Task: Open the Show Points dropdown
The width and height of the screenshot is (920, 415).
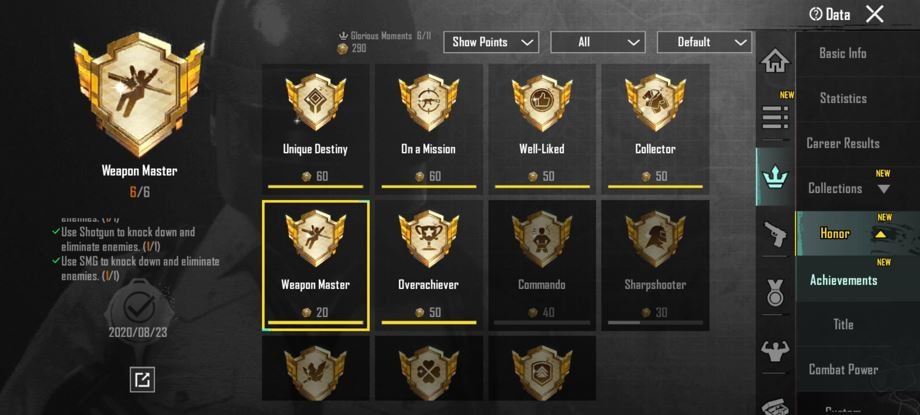Action: [490, 42]
